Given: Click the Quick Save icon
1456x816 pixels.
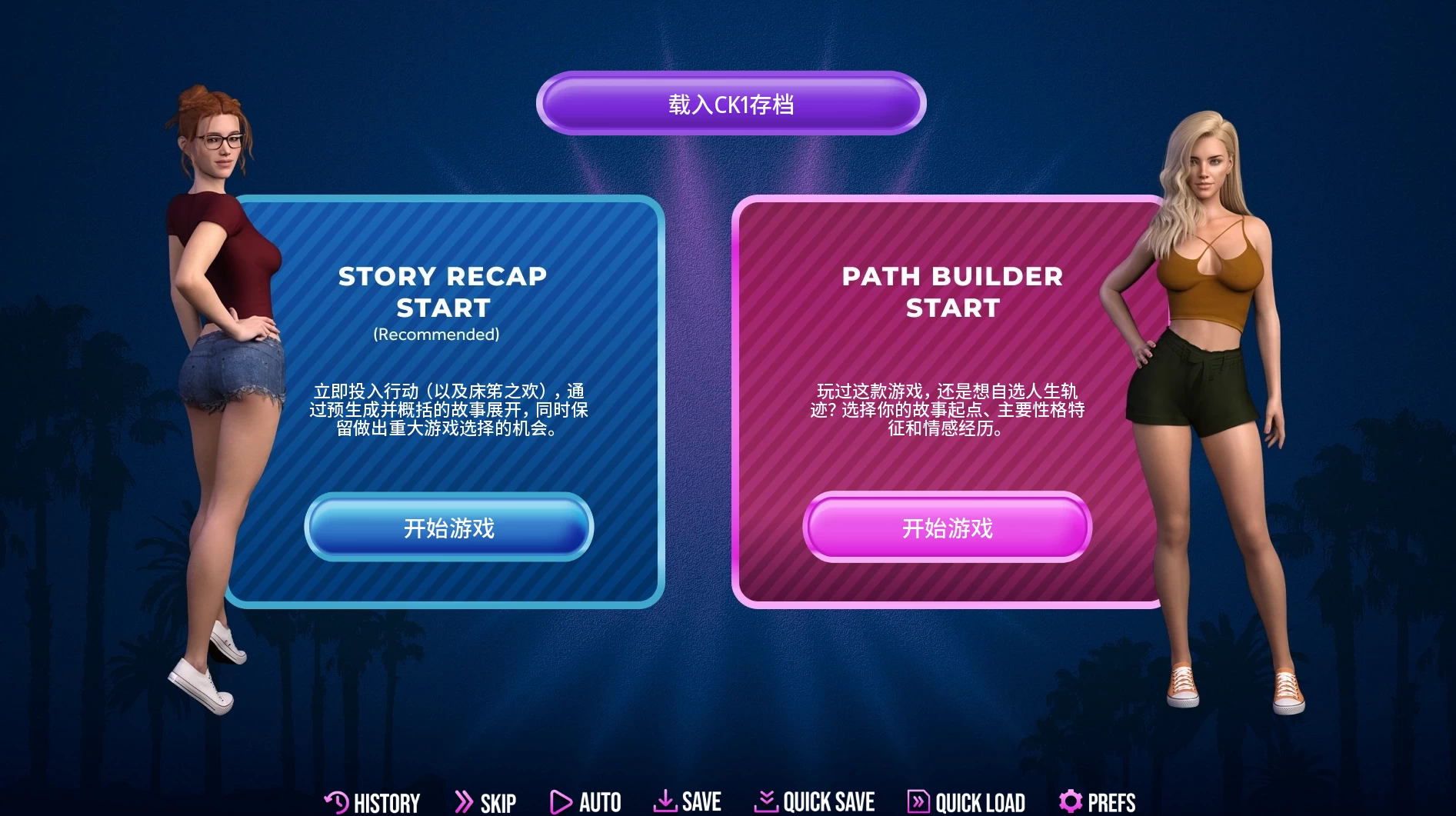Looking at the screenshot, I should pos(765,802).
